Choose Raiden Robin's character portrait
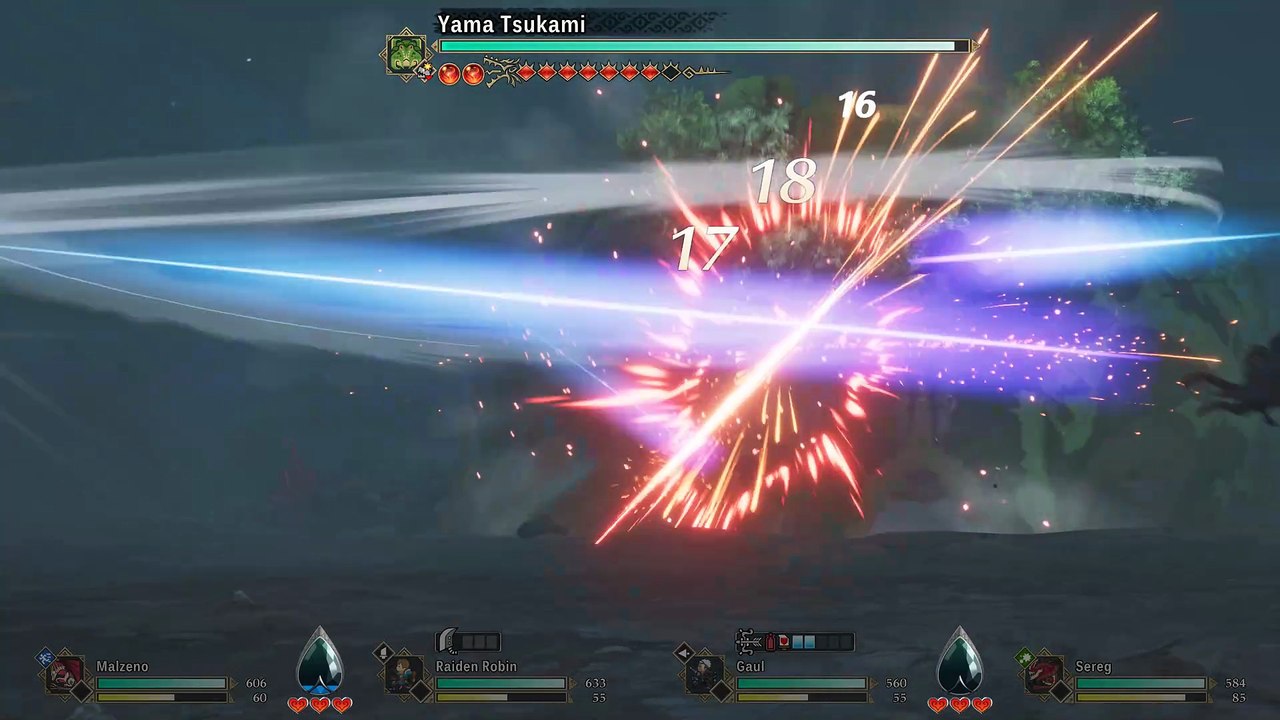Image resolution: width=1280 pixels, height=720 pixels. point(404,673)
